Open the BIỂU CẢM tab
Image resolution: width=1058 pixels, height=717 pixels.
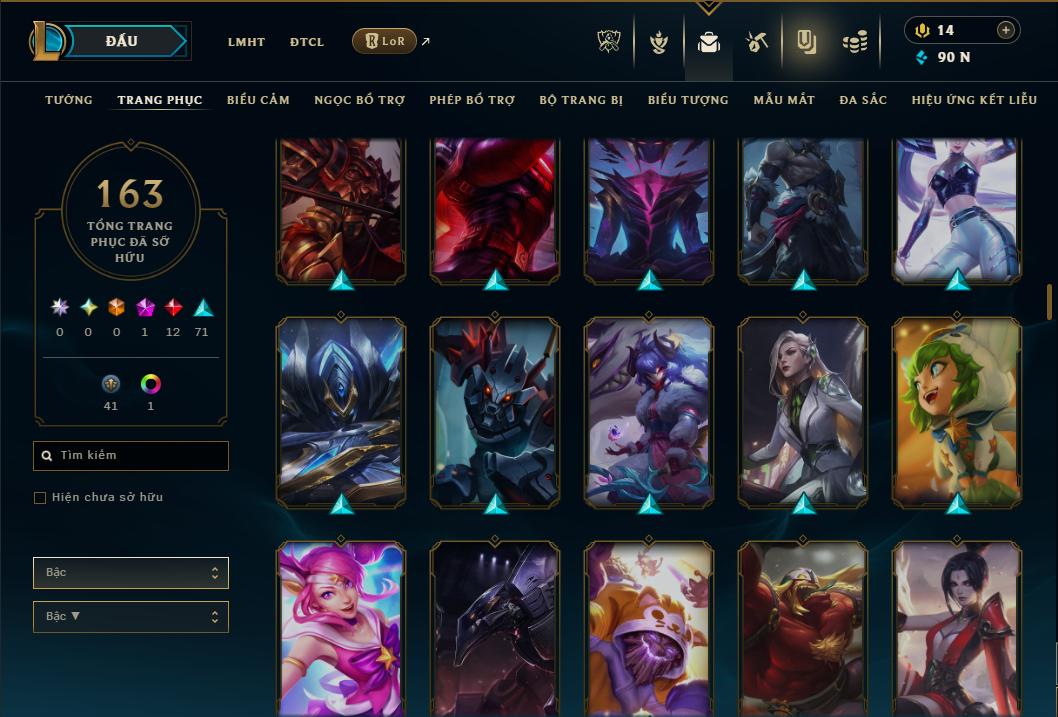click(x=258, y=100)
